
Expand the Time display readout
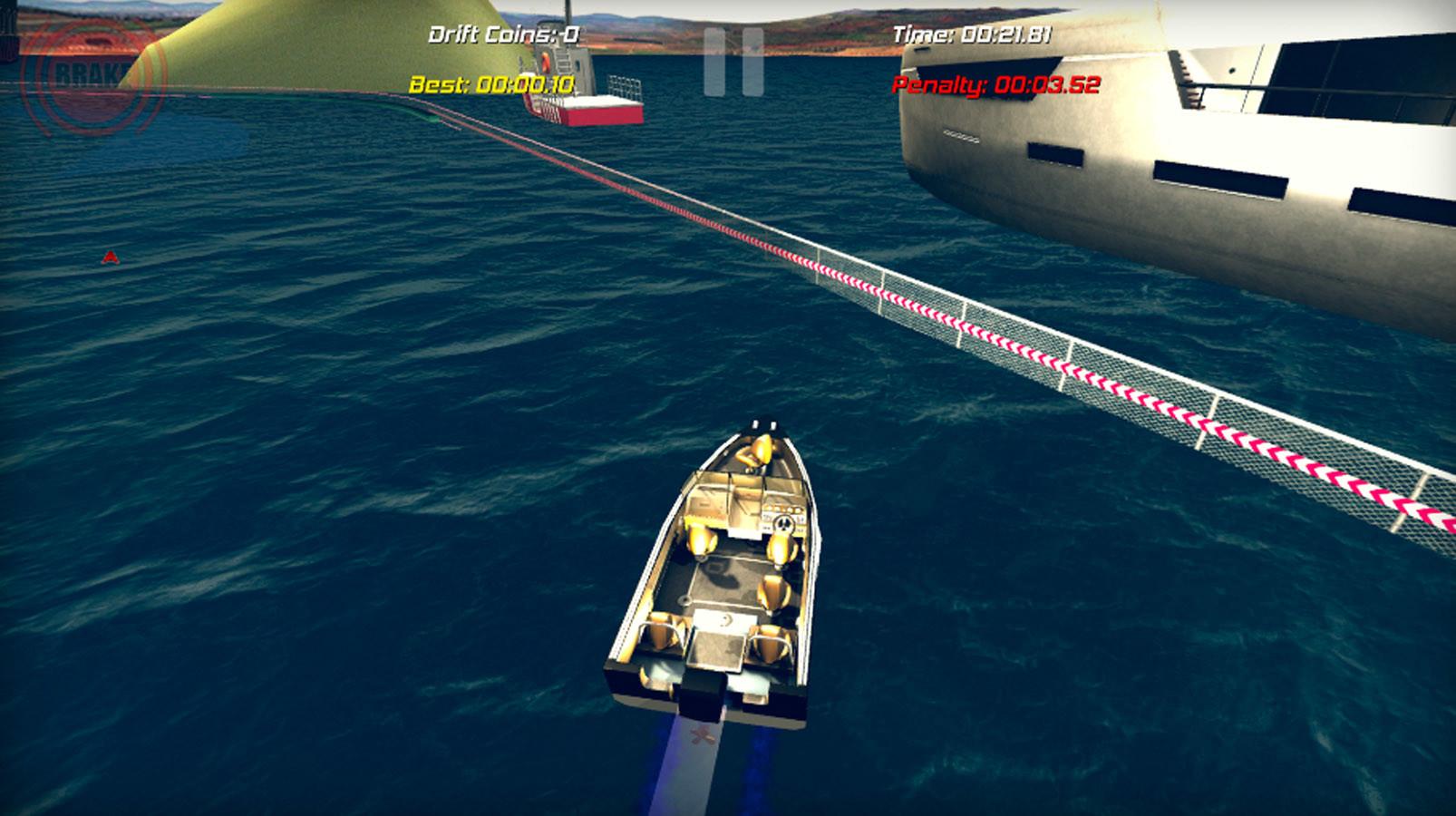[x=976, y=37]
